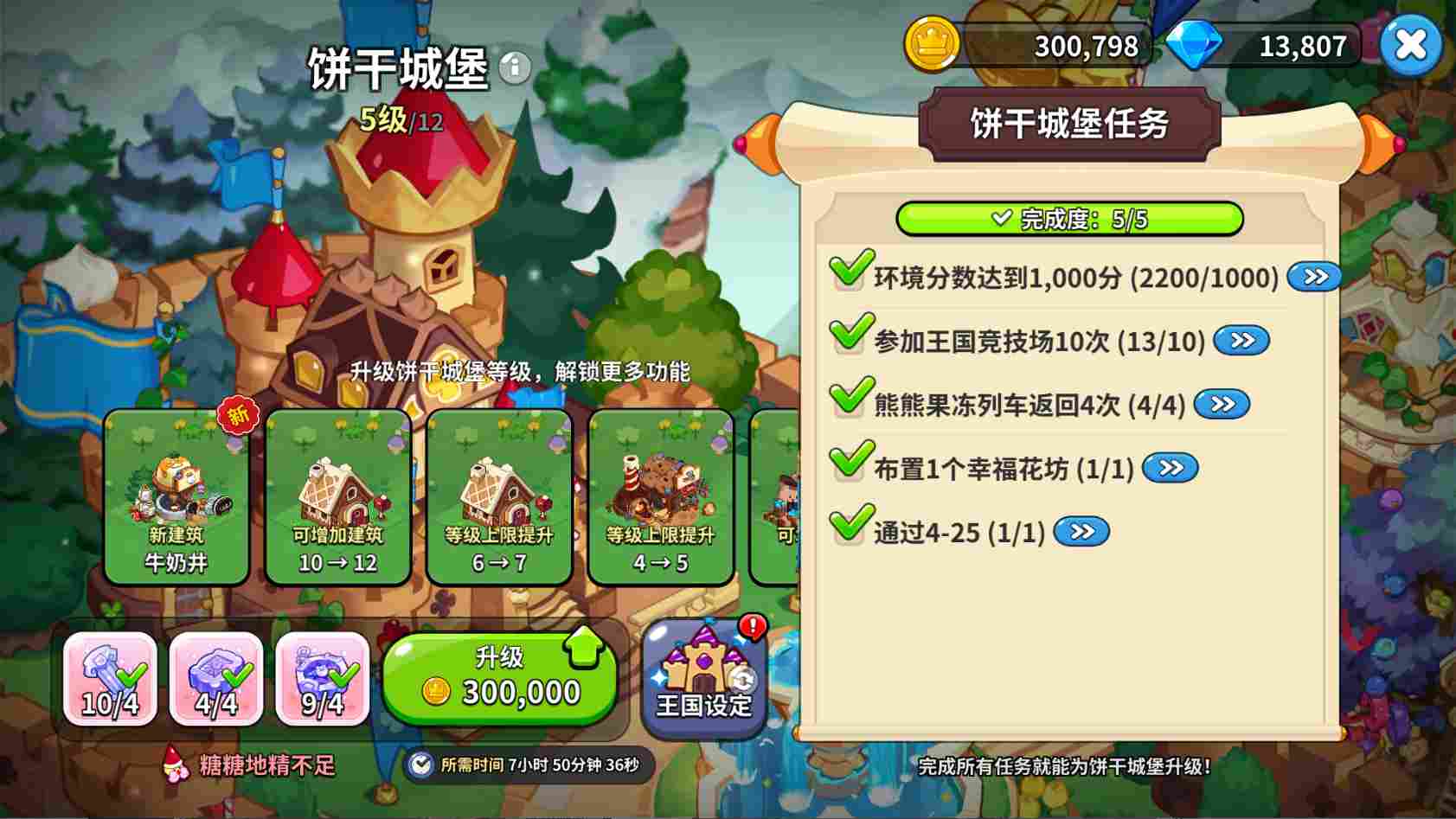
Task: Open the info icon next to 饼干城堡 title
Action: (x=516, y=68)
